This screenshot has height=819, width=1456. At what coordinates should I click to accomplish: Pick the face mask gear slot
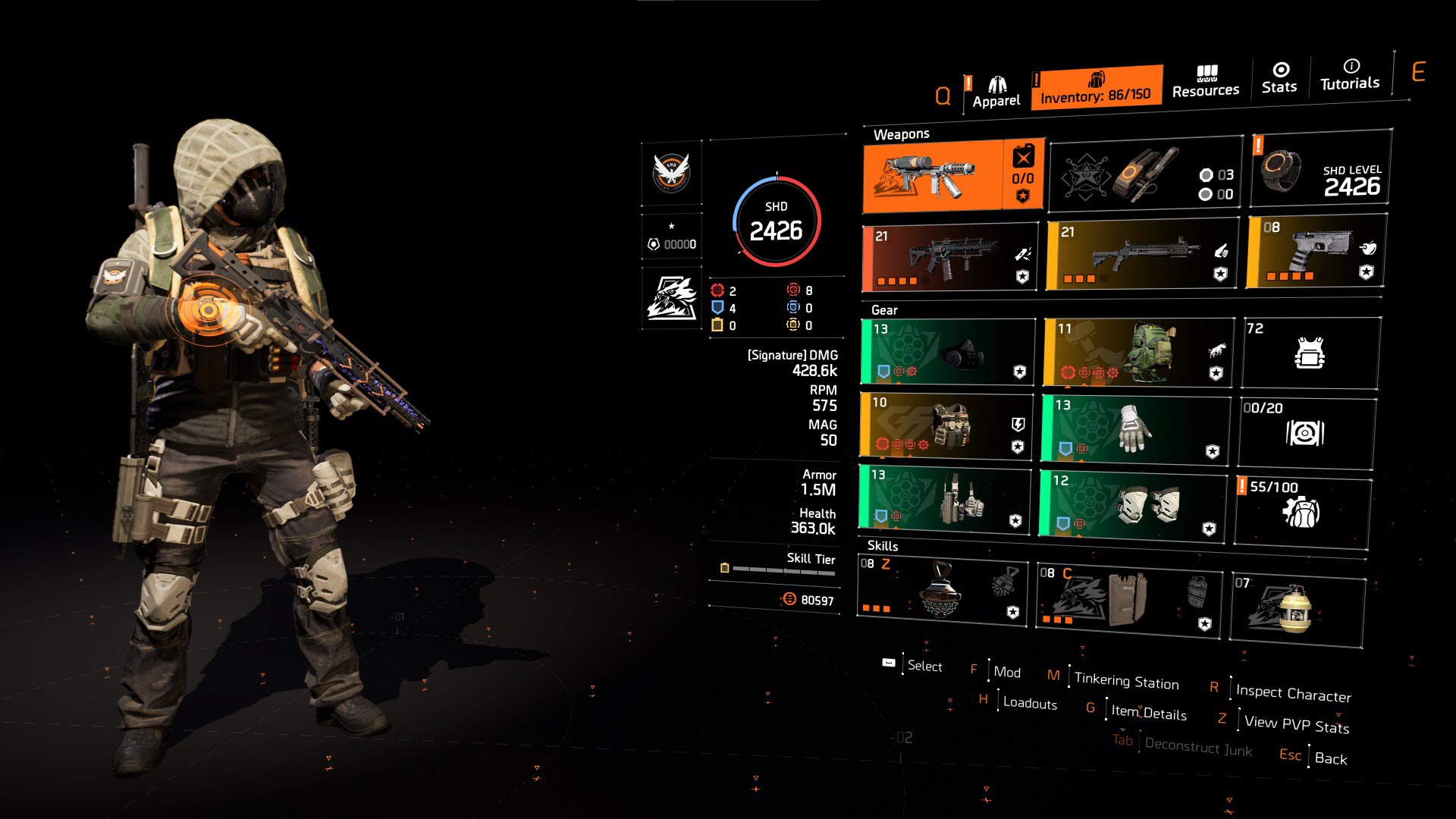coord(948,352)
